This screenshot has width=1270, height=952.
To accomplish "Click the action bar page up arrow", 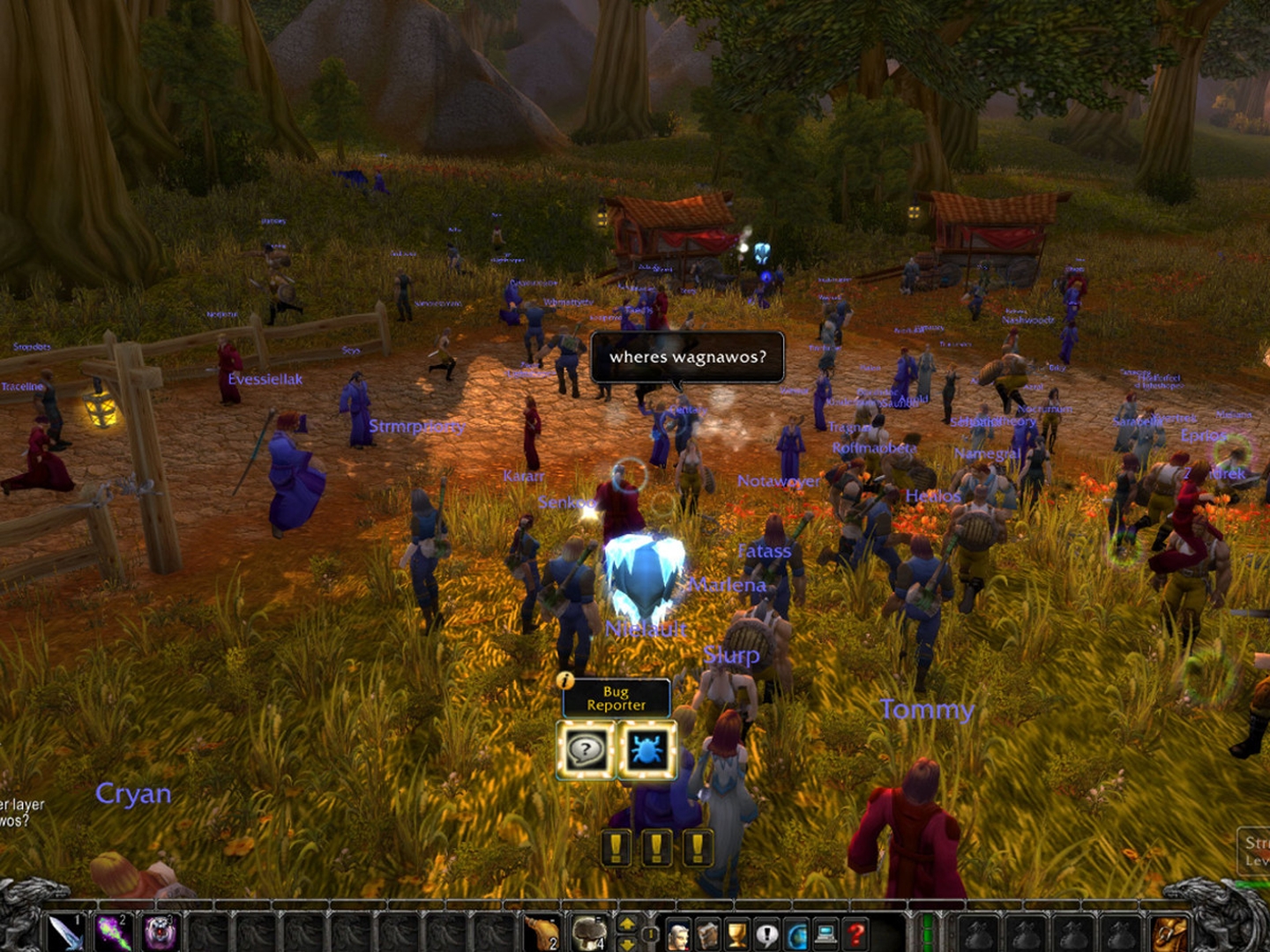I will (x=628, y=923).
